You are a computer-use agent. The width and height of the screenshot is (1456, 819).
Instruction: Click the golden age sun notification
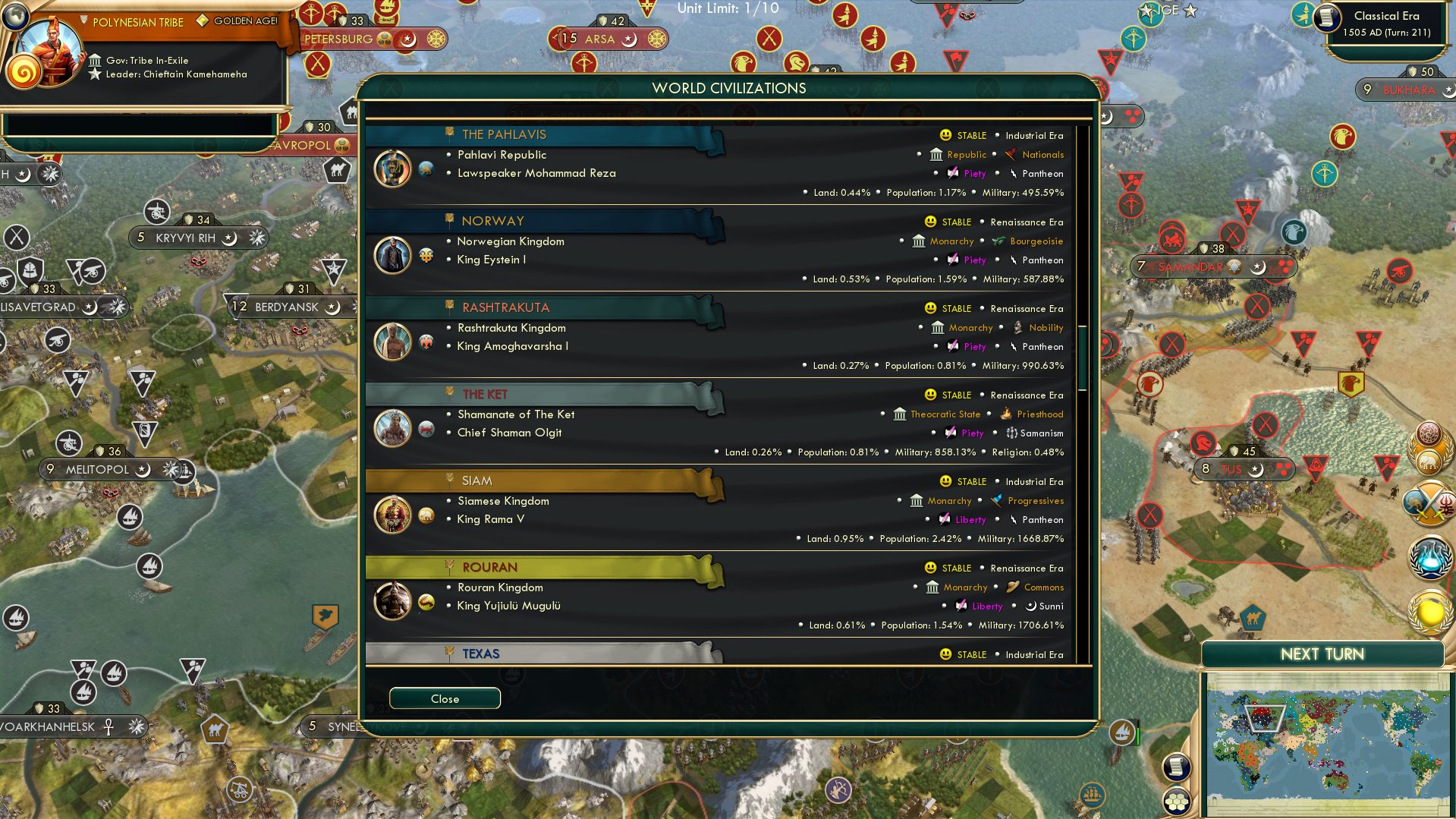point(1429,611)
